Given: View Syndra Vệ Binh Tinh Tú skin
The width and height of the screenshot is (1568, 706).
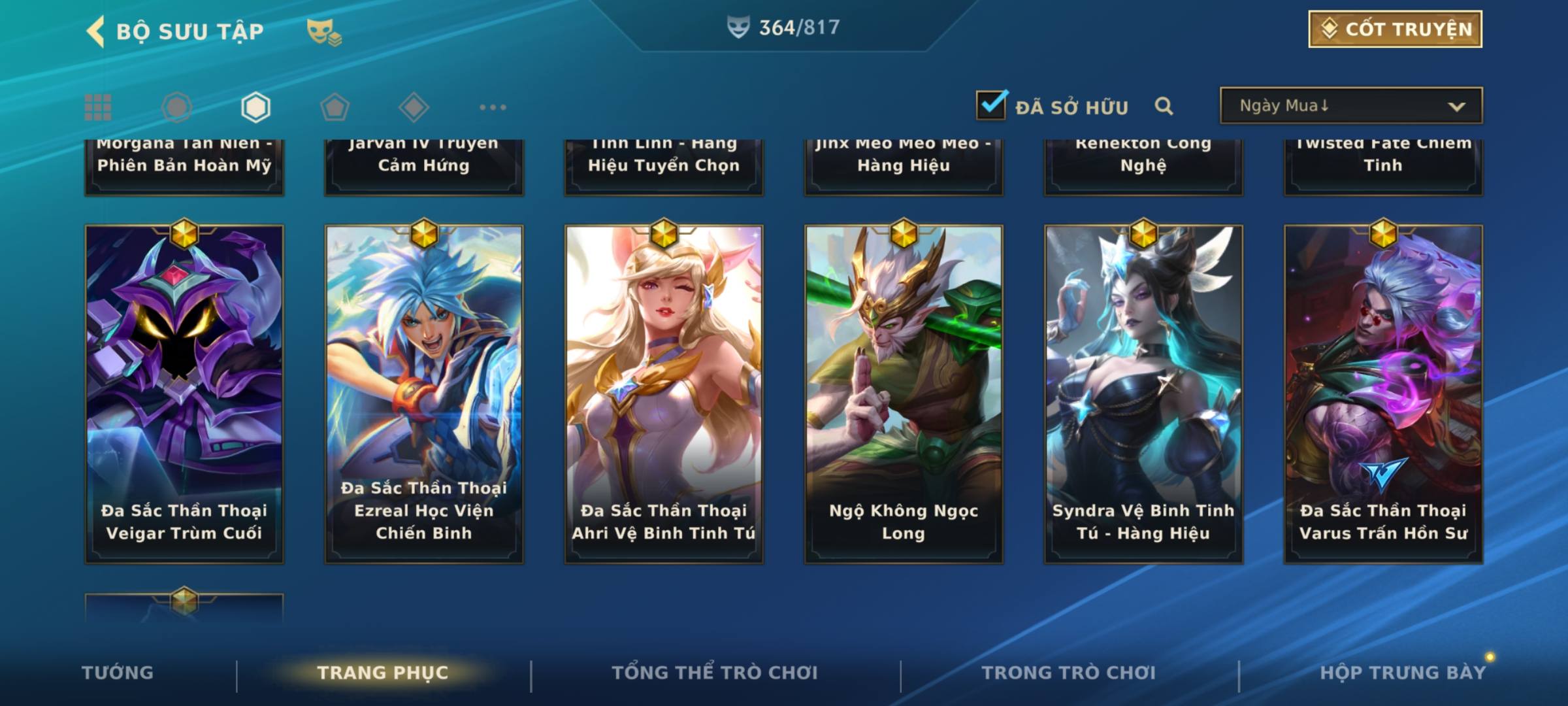Looking at the screenshot, I should pos(1143,394).
